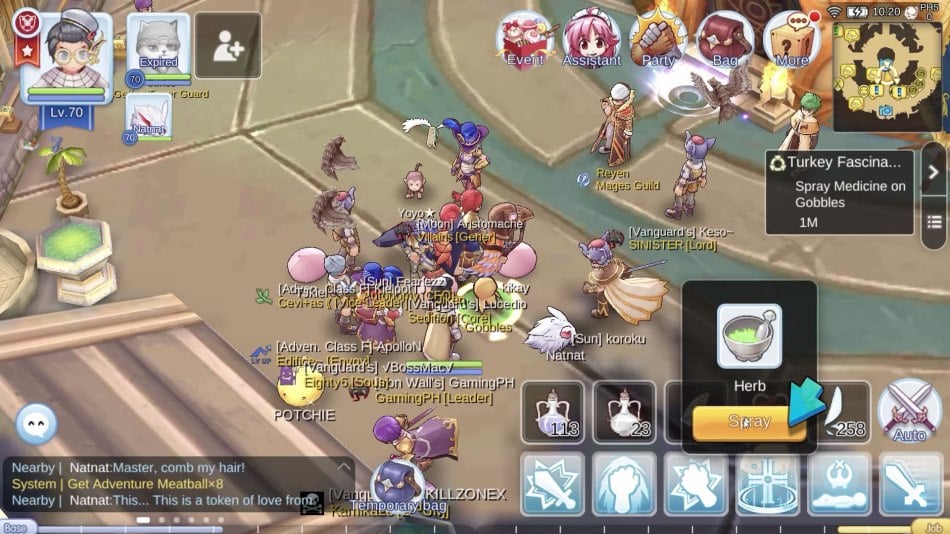
Task: Collapse the quest panel with the arrow
Action: coord(933,171)
